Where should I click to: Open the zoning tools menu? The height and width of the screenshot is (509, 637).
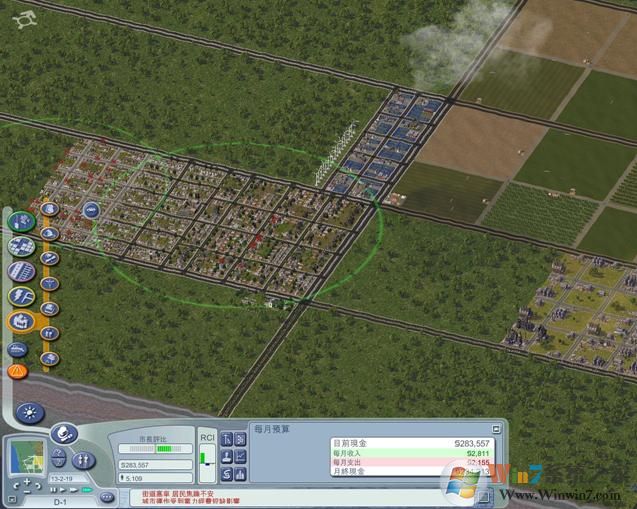point(21,246)
